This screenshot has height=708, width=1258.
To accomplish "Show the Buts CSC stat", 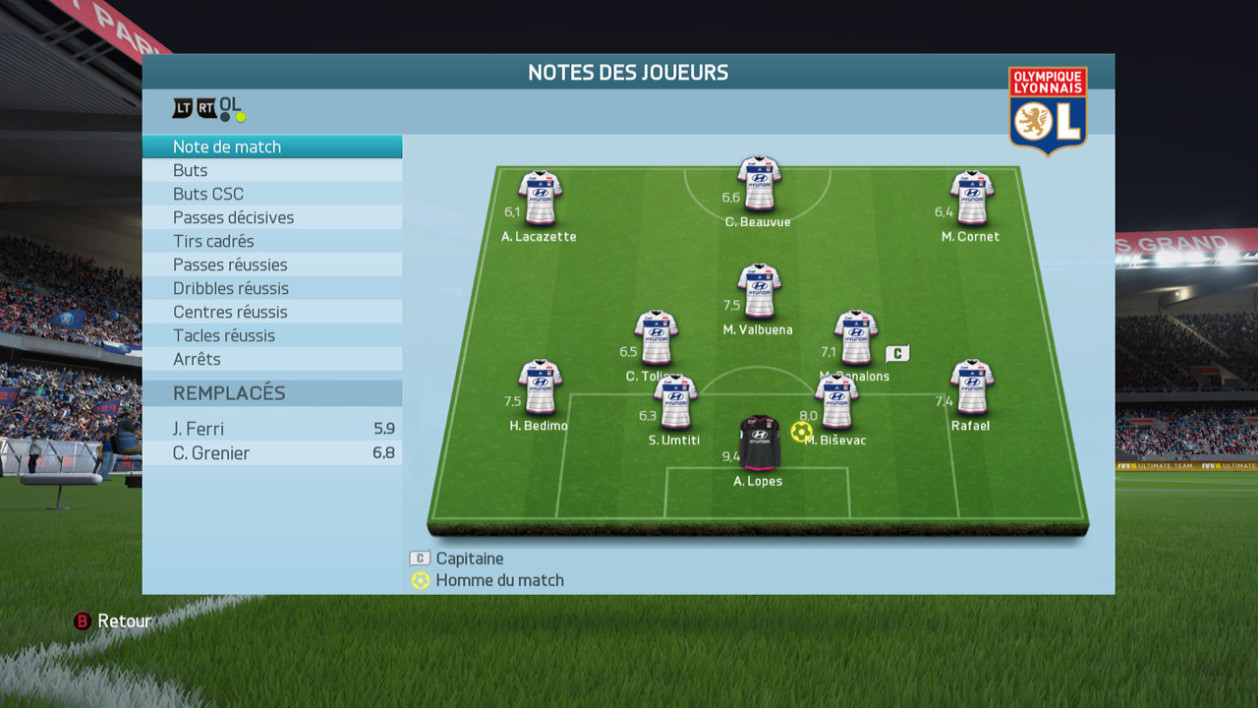I will pyautogui.click(x=272, y=194).
